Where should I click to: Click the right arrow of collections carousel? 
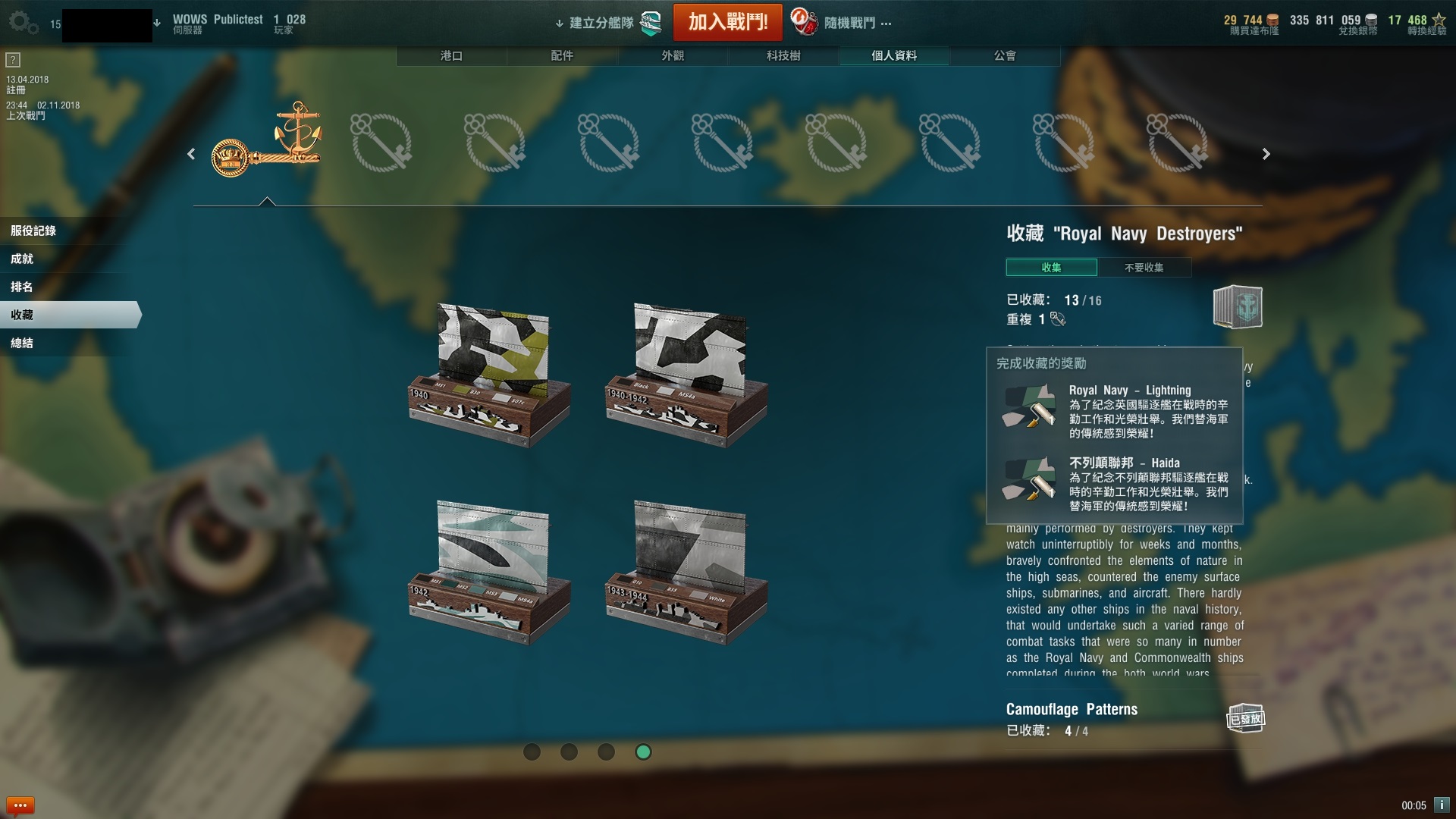1266,154
